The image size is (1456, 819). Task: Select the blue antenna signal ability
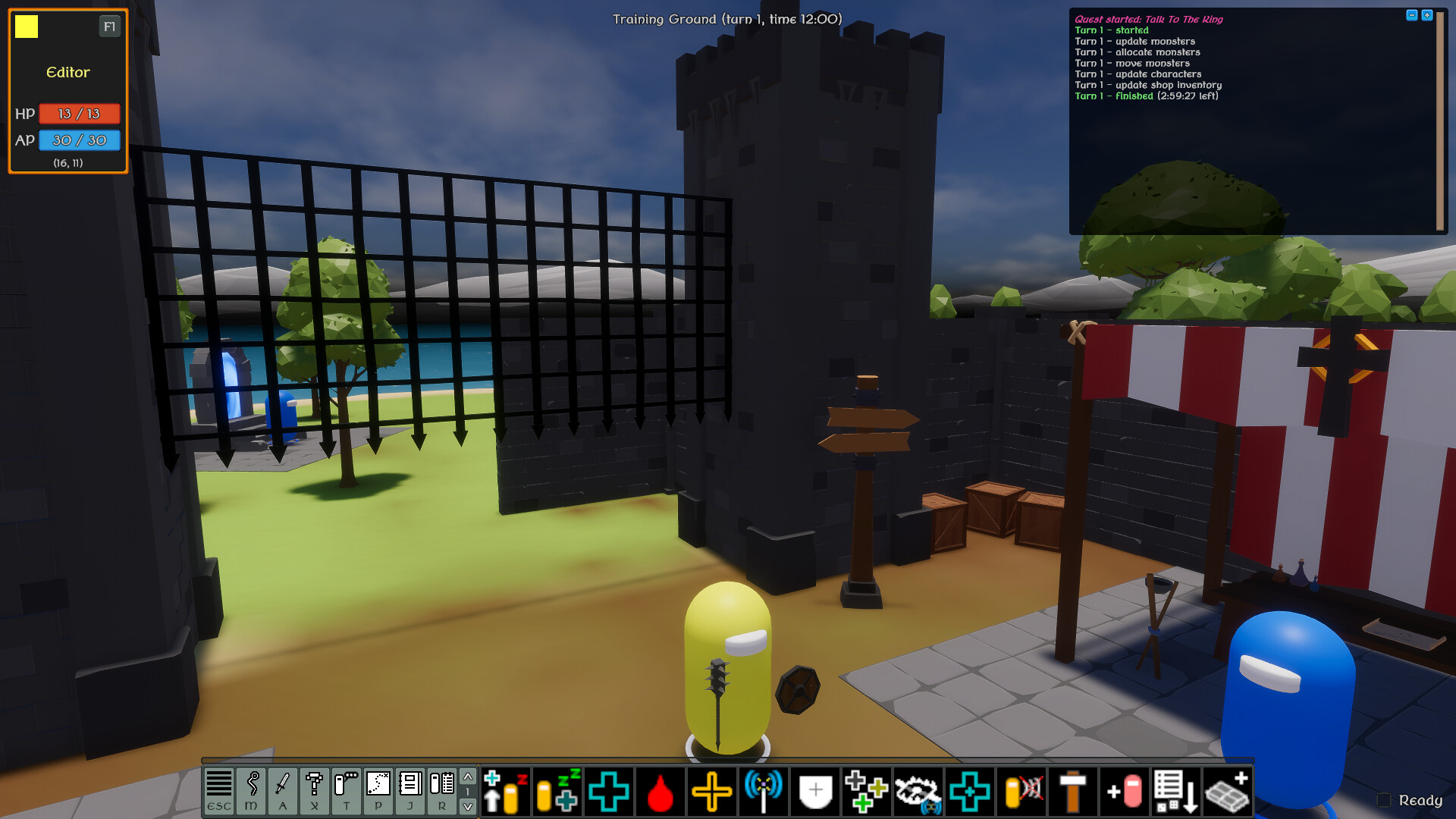coord(762,792)
